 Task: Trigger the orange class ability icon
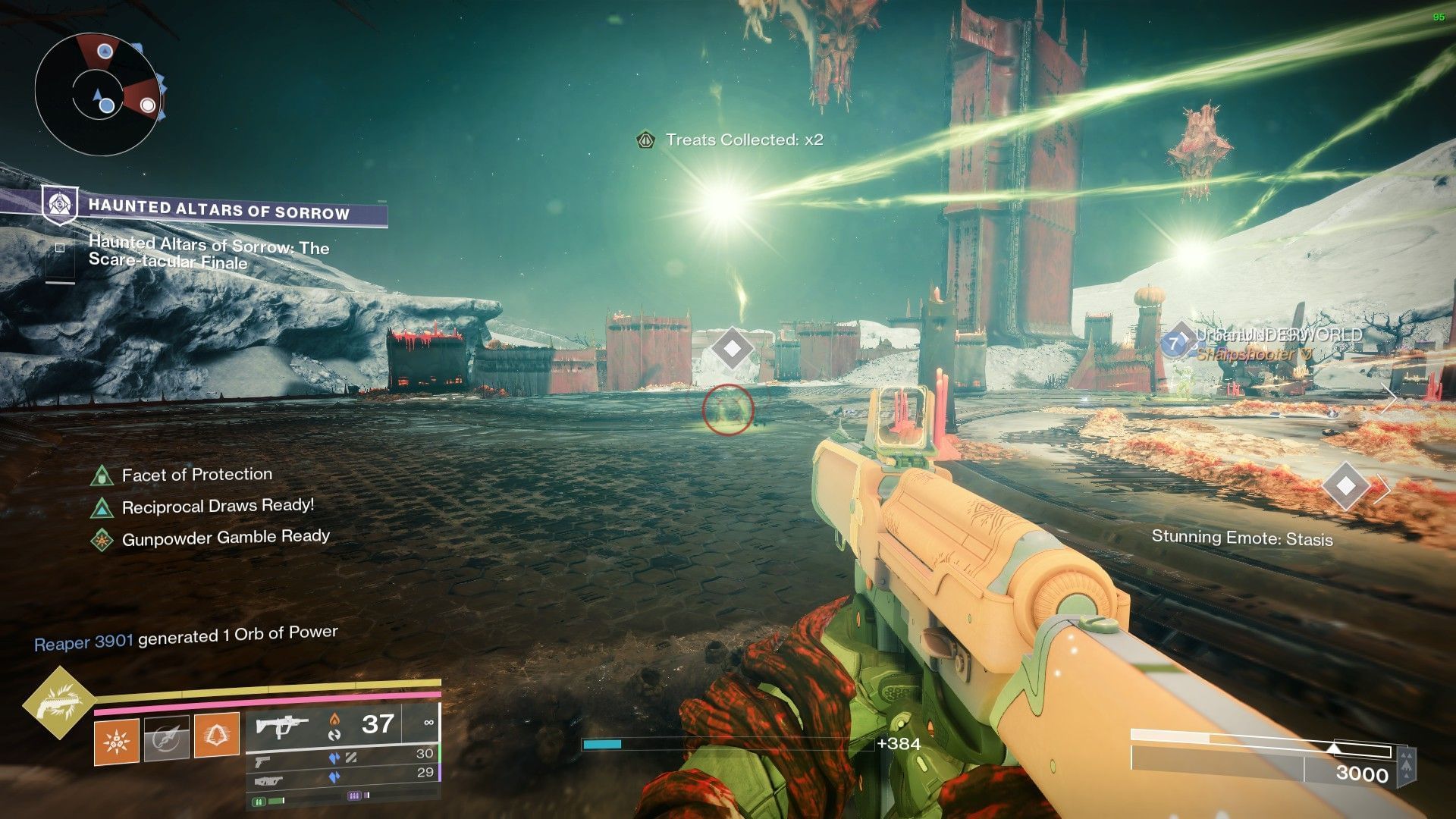(216, 735)
